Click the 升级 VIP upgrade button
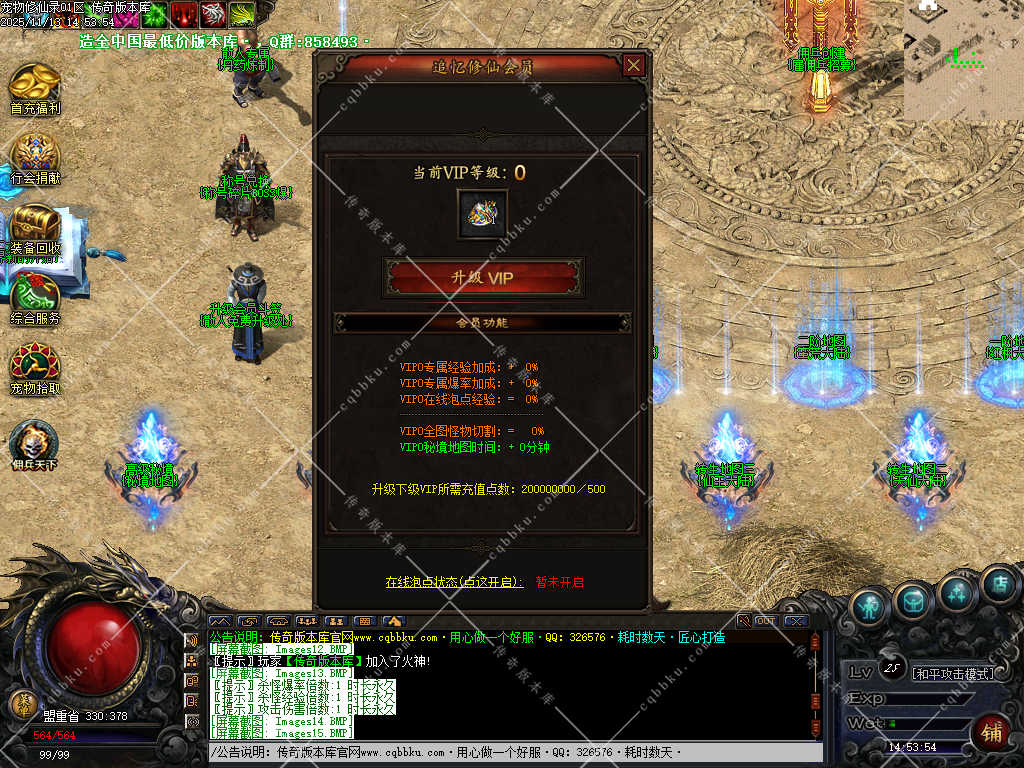 [x=483, y=278]
